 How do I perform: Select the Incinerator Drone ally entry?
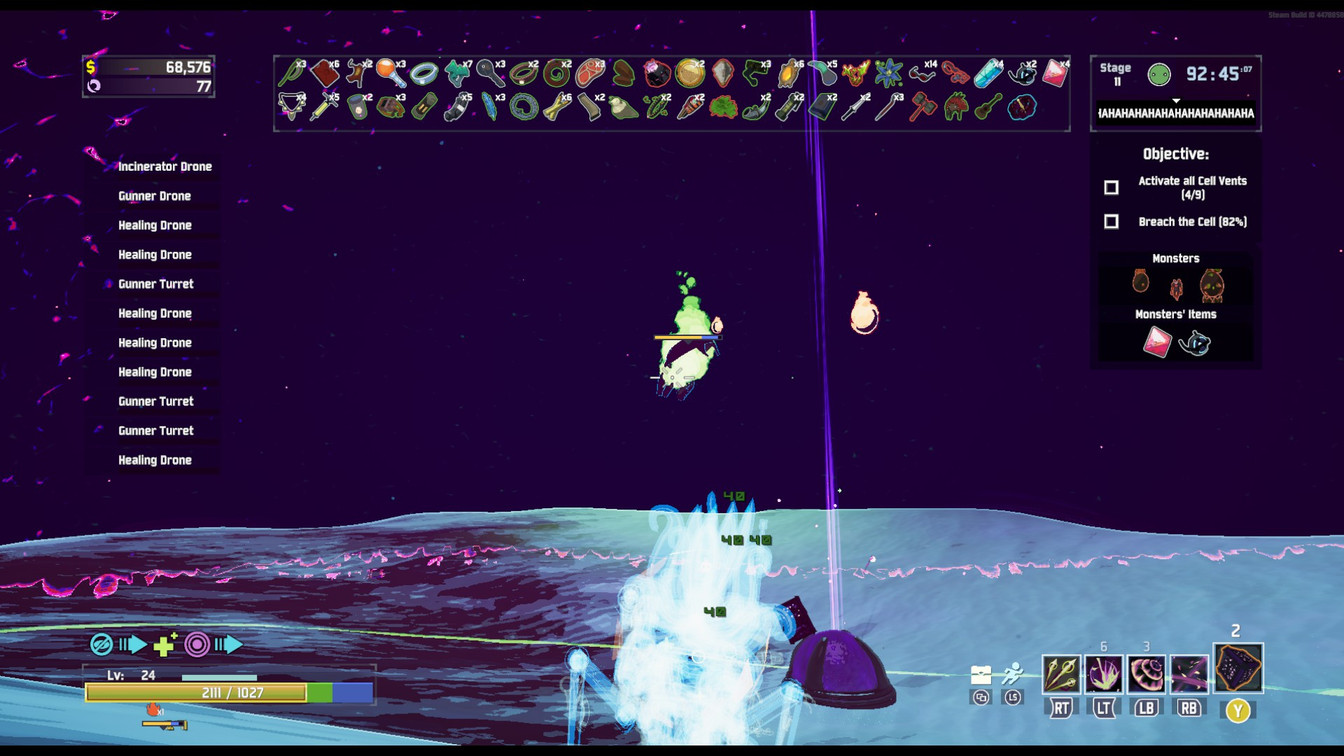point(165,167)
